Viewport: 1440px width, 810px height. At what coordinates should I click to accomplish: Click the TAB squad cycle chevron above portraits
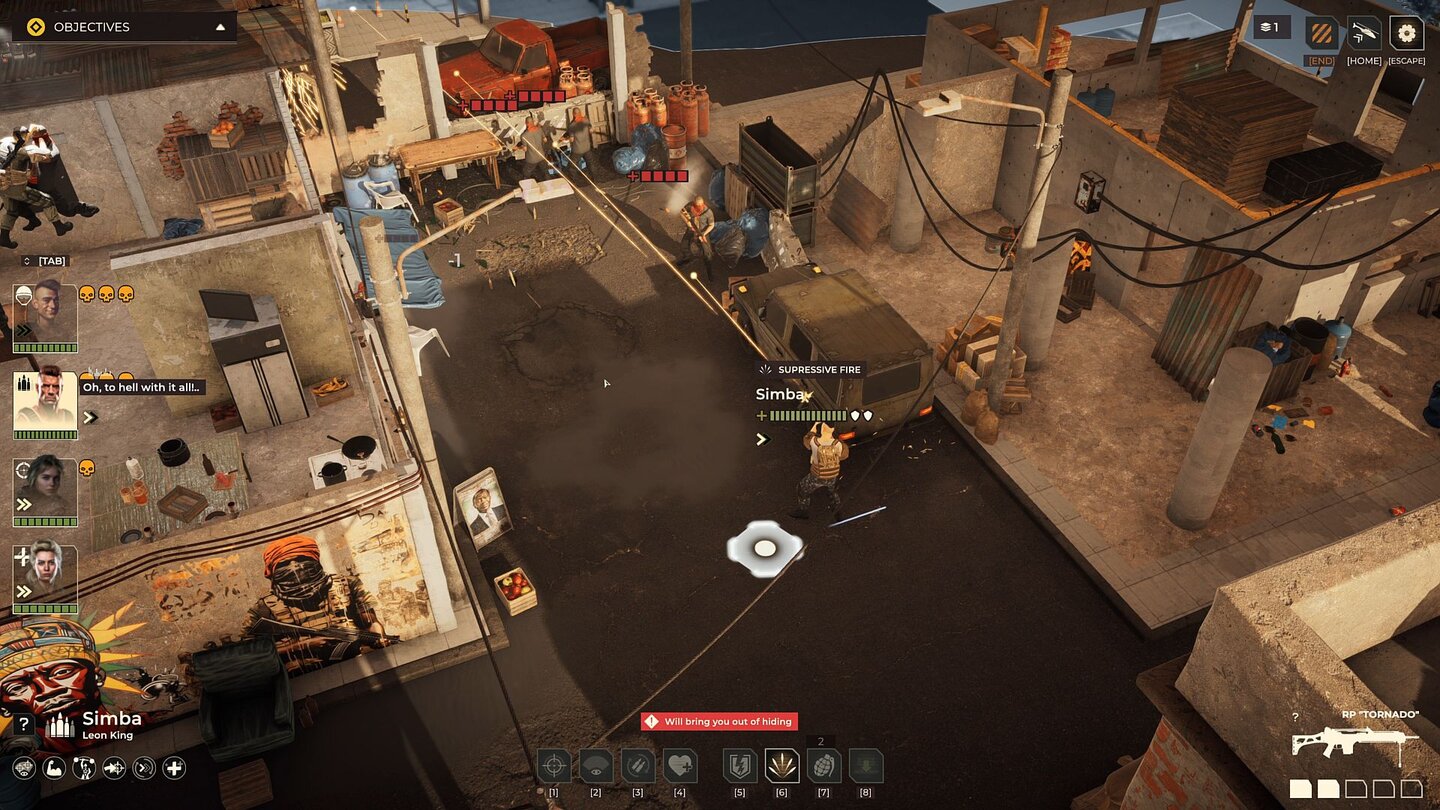[x=25, y=260]
